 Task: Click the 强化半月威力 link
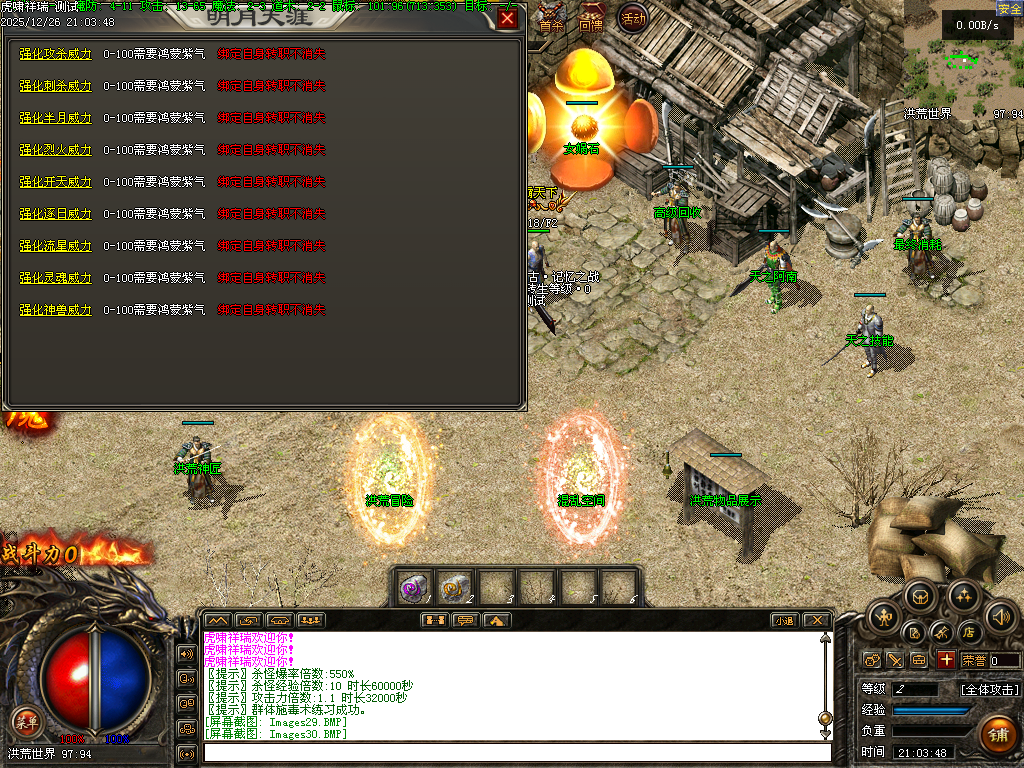click(56, 118)
